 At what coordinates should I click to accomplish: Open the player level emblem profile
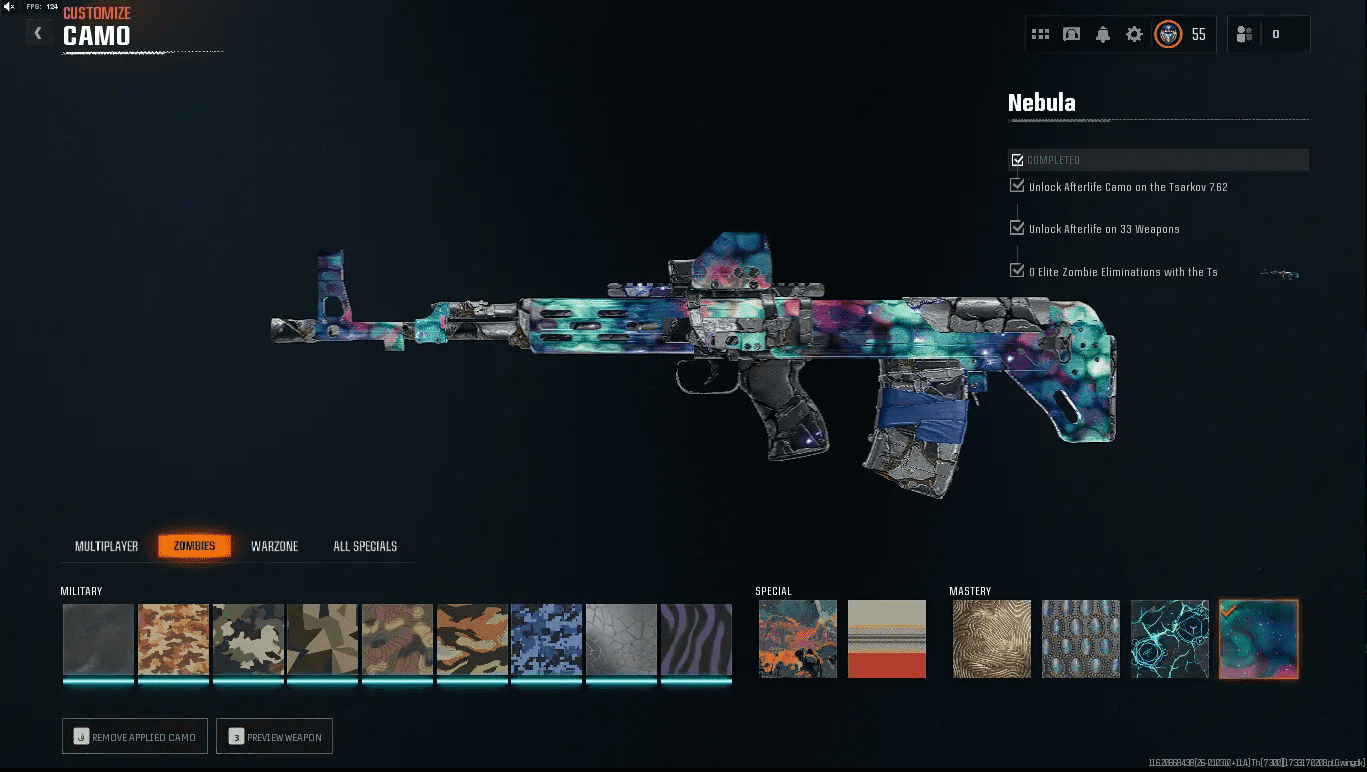point(1168,34)
